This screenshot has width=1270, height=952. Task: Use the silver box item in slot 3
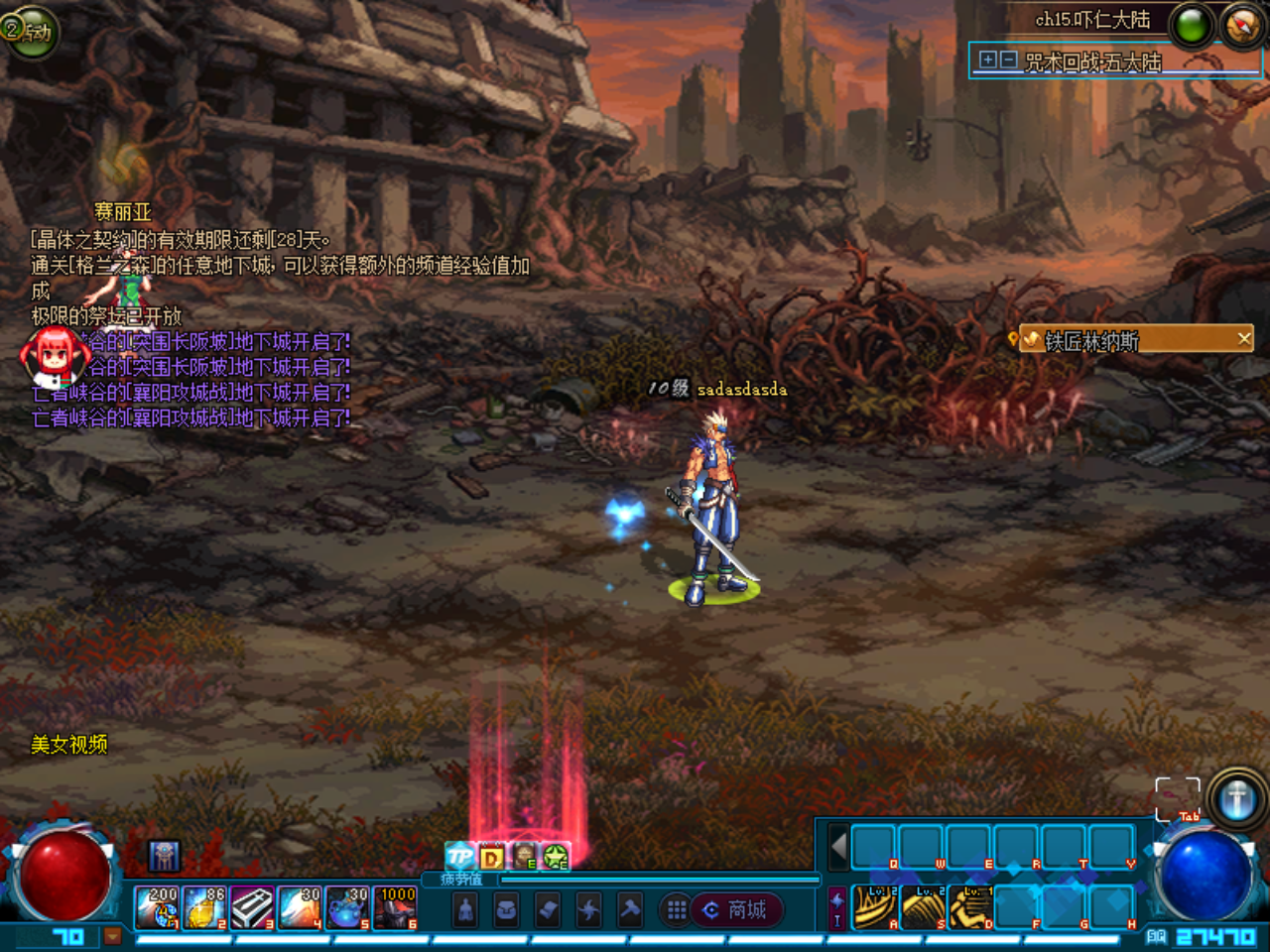point(252,907)
